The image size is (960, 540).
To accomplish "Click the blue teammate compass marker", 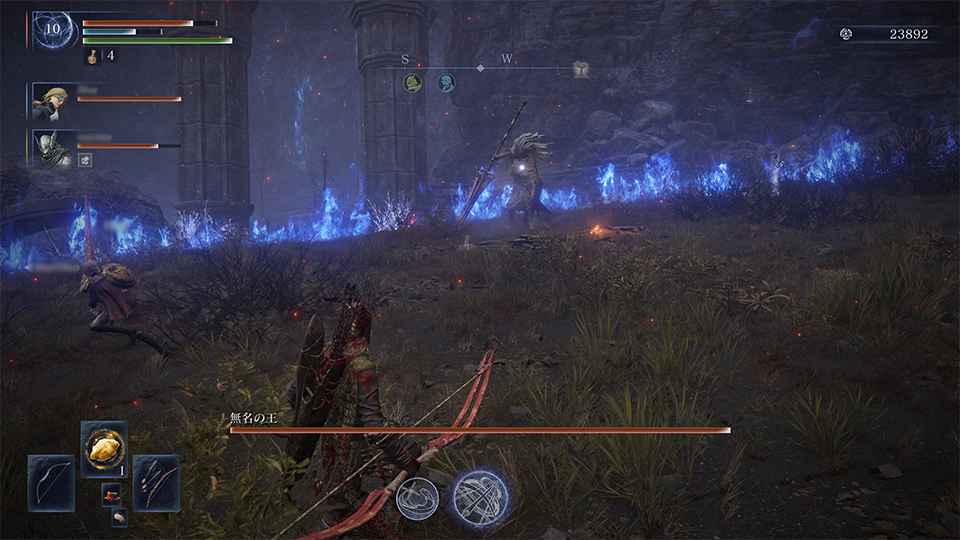I will coord(446,83).
